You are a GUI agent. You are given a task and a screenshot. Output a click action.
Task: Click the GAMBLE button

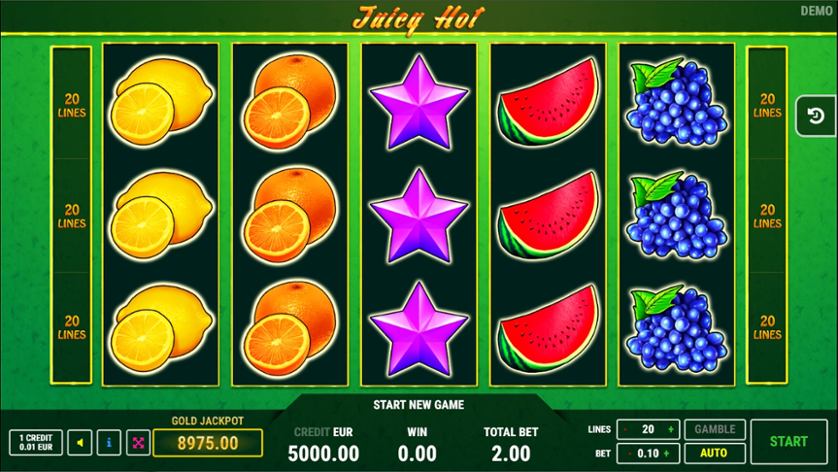pyautogui.click(x=714, y=429)
